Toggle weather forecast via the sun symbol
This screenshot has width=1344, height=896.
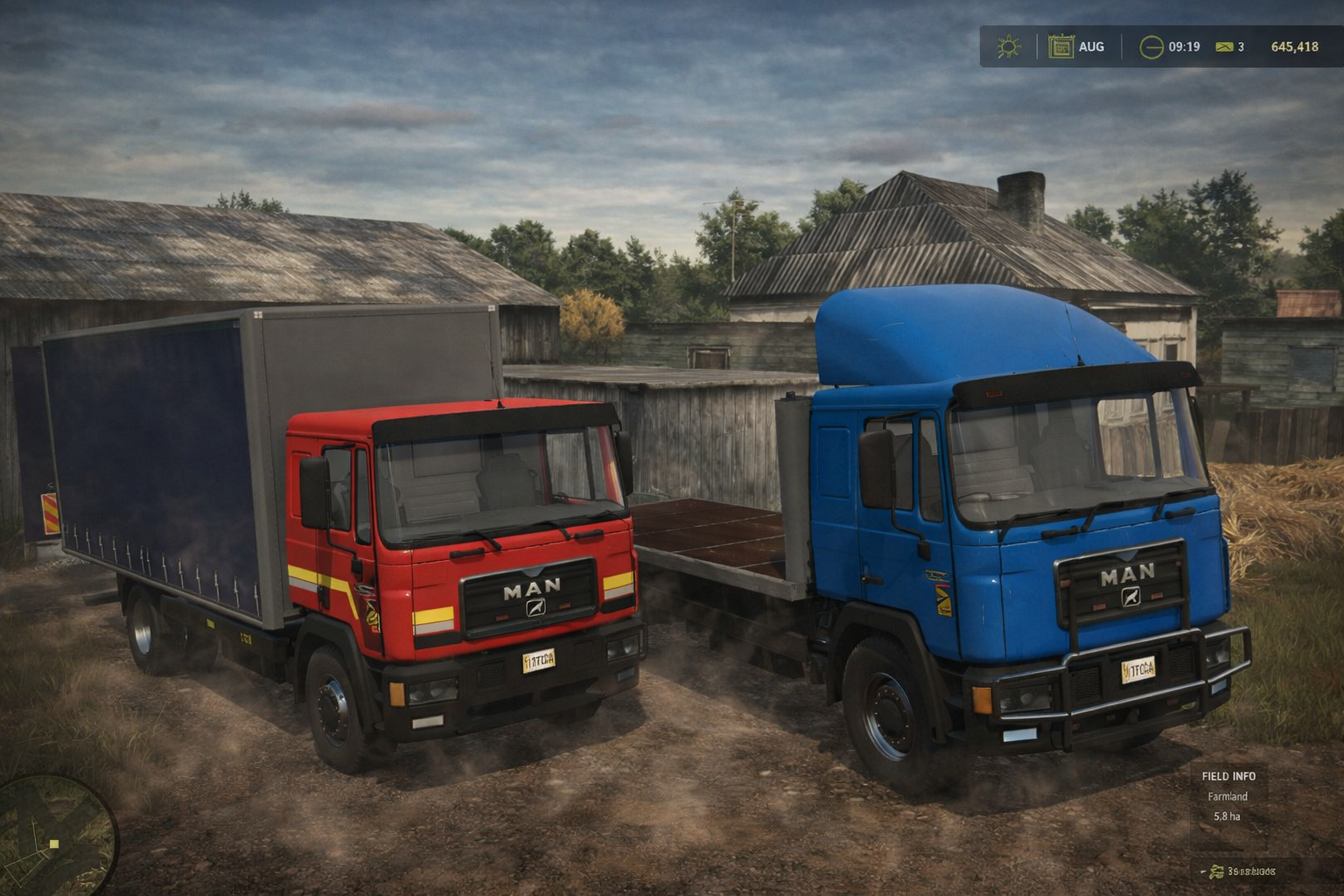pos(1009,46)
